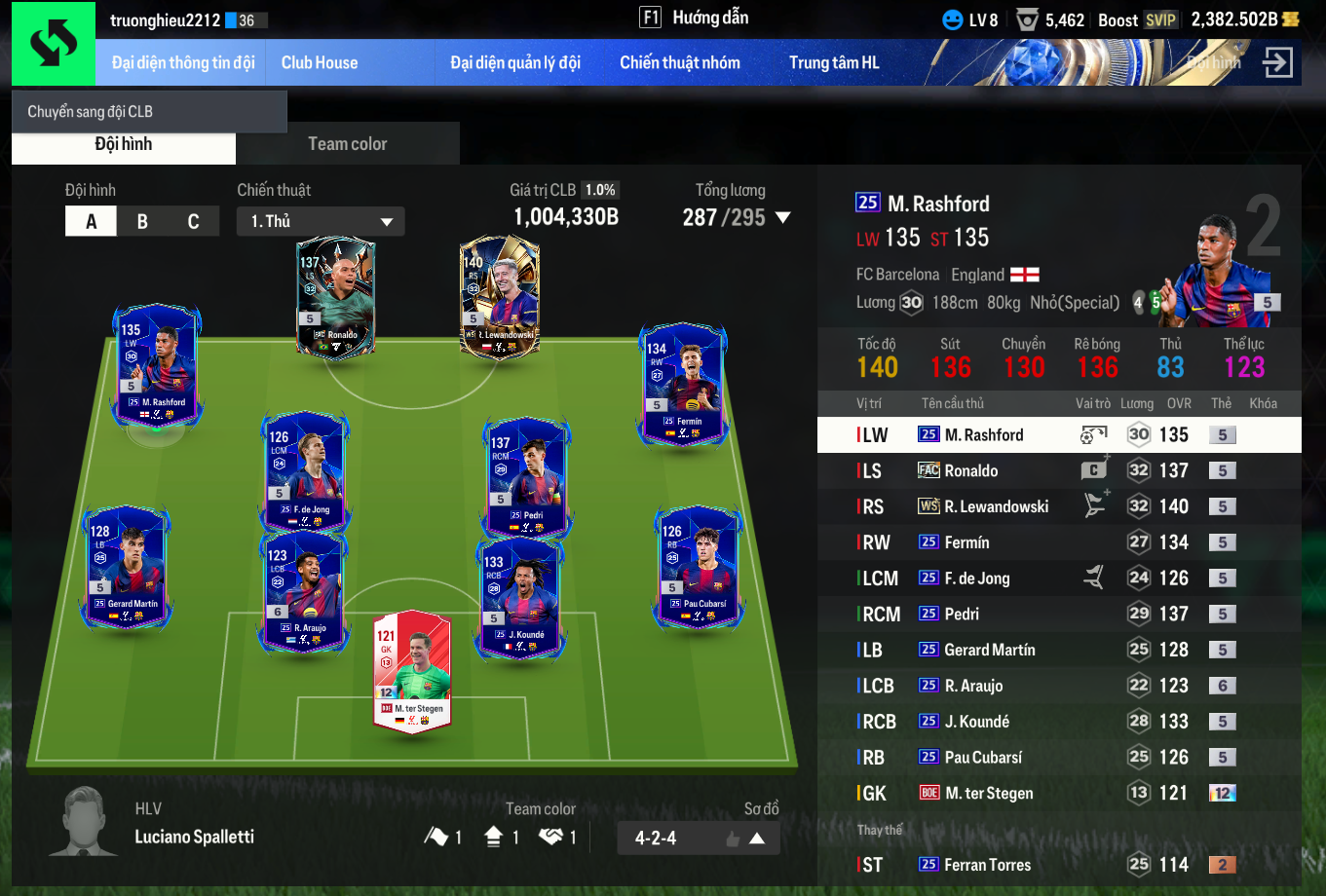Select Pedri row in player list
Image resolution: width=1326 pixels, height=896 pixels.
pos(1059,615)
